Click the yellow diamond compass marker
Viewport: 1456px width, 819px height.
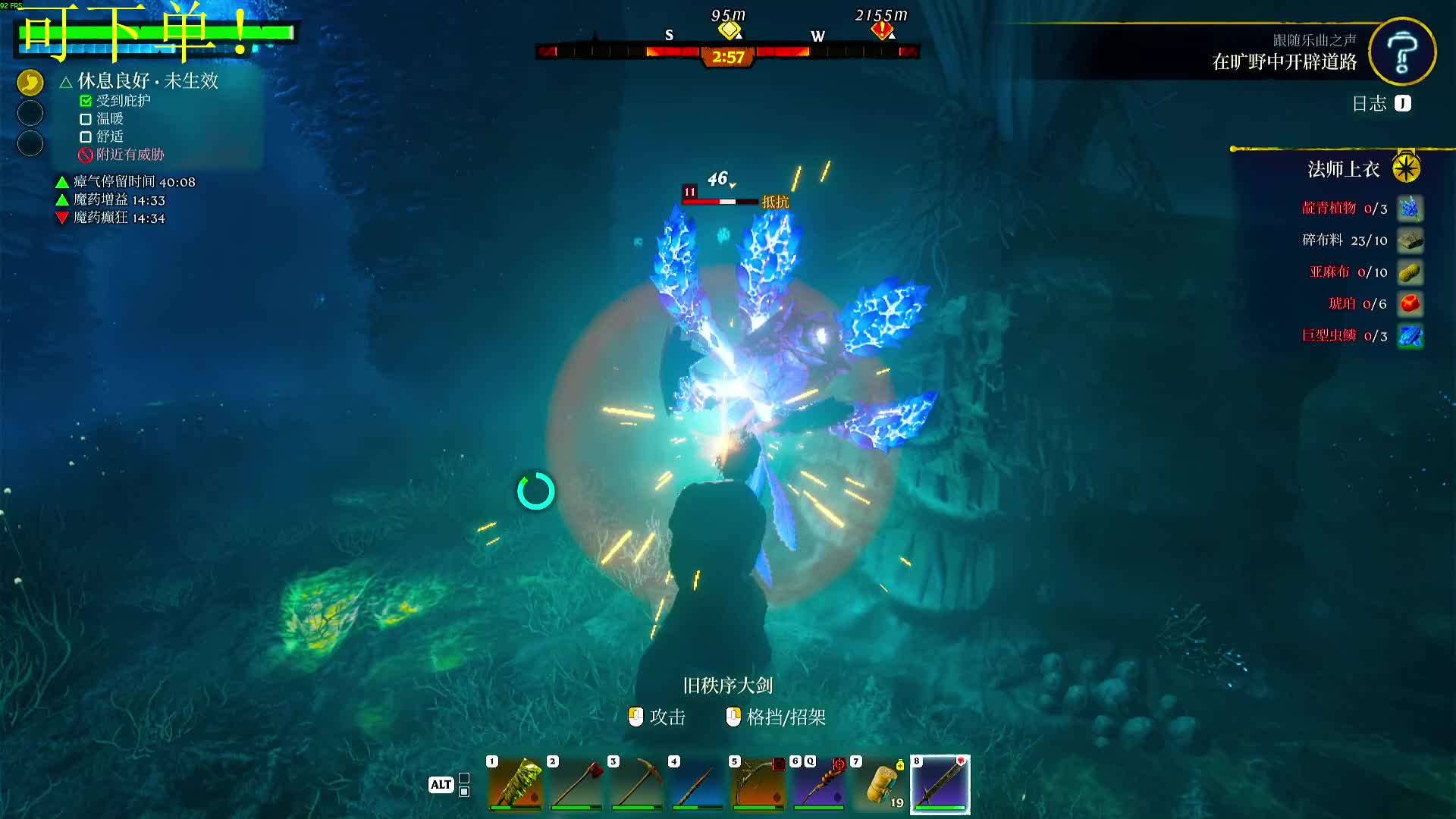tap(729, 30)
